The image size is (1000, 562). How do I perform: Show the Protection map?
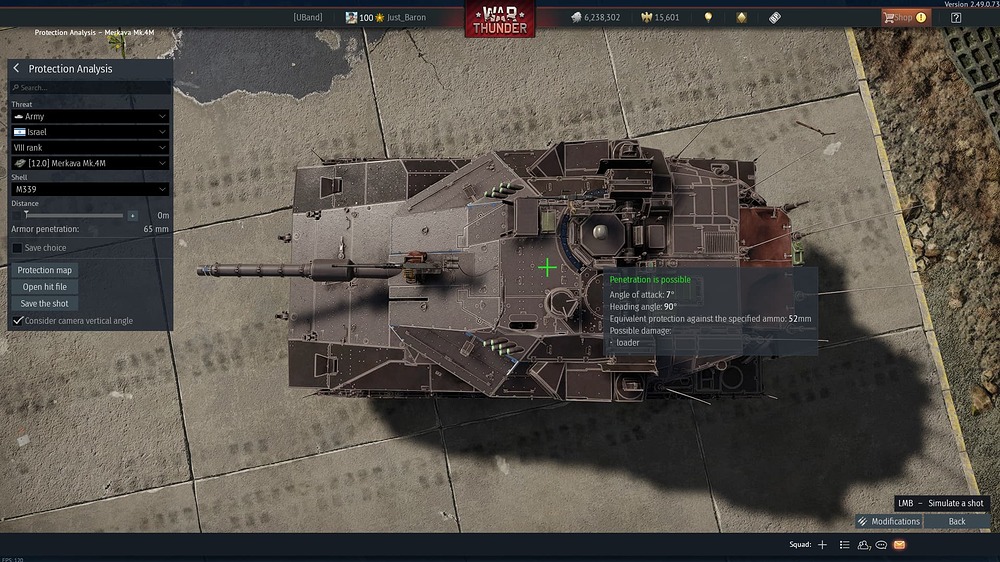coord(45,270)
